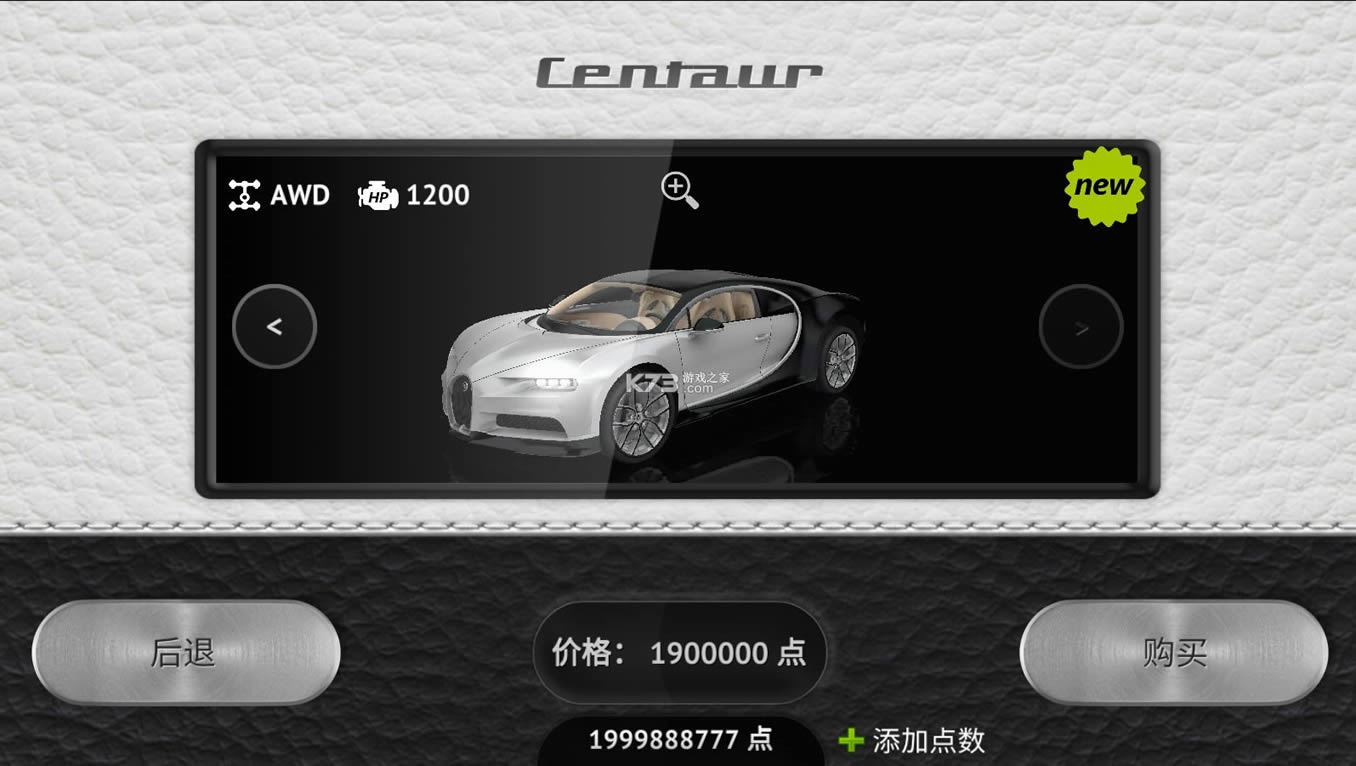Viewport: 1356px width, 766px height.
Task: Select the 1200 horsepower stat
Action: pos(437,195)
